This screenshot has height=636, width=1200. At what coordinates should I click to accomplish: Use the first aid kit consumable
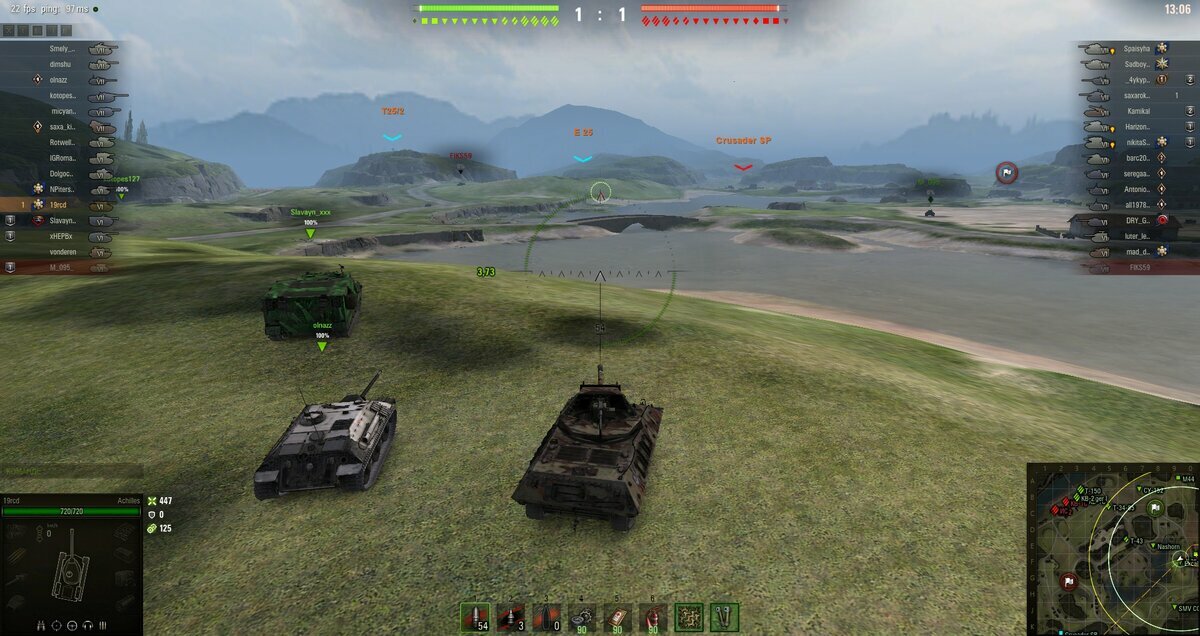pos(618,617)
